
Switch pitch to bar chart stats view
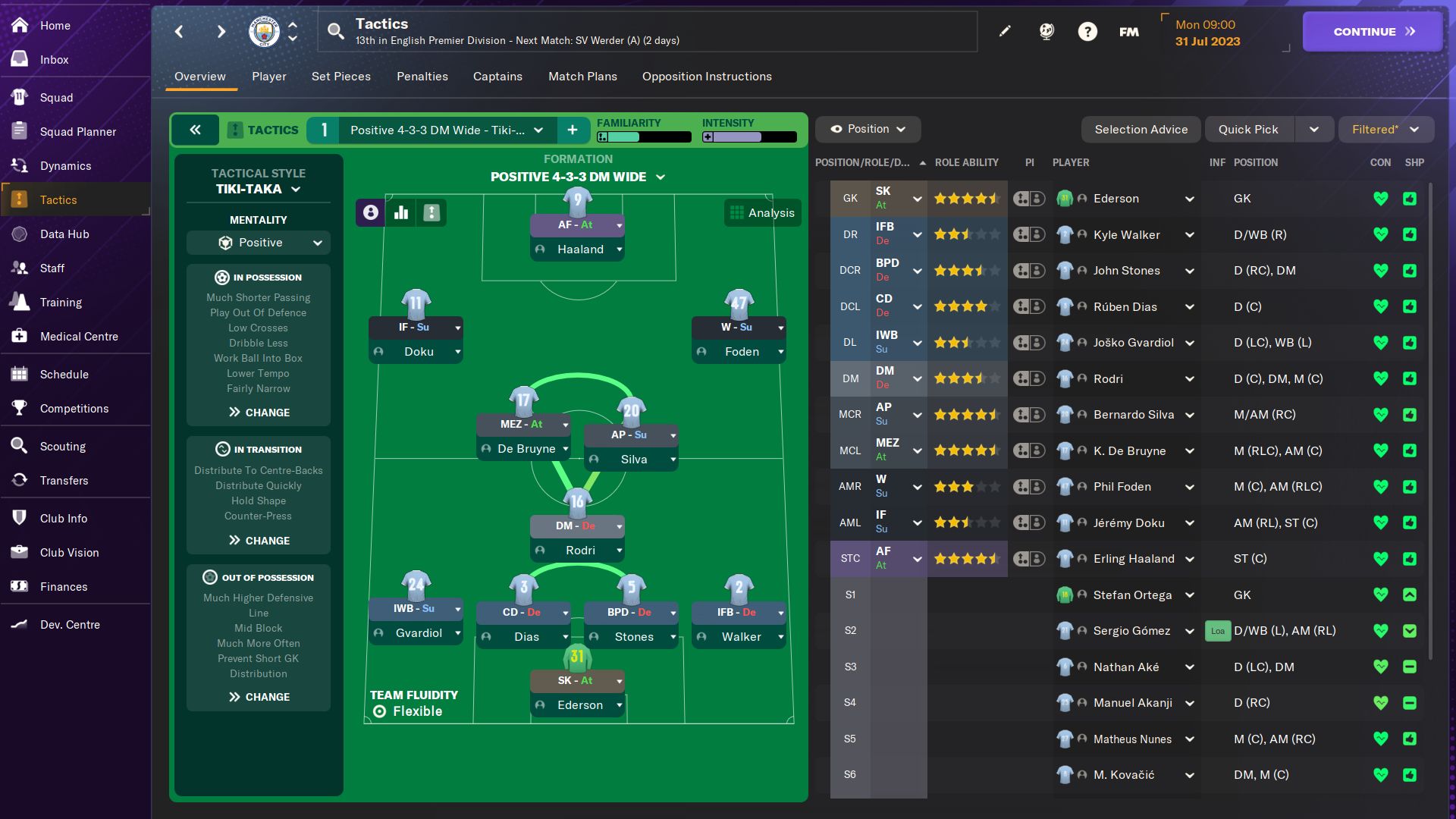[400, 213]
